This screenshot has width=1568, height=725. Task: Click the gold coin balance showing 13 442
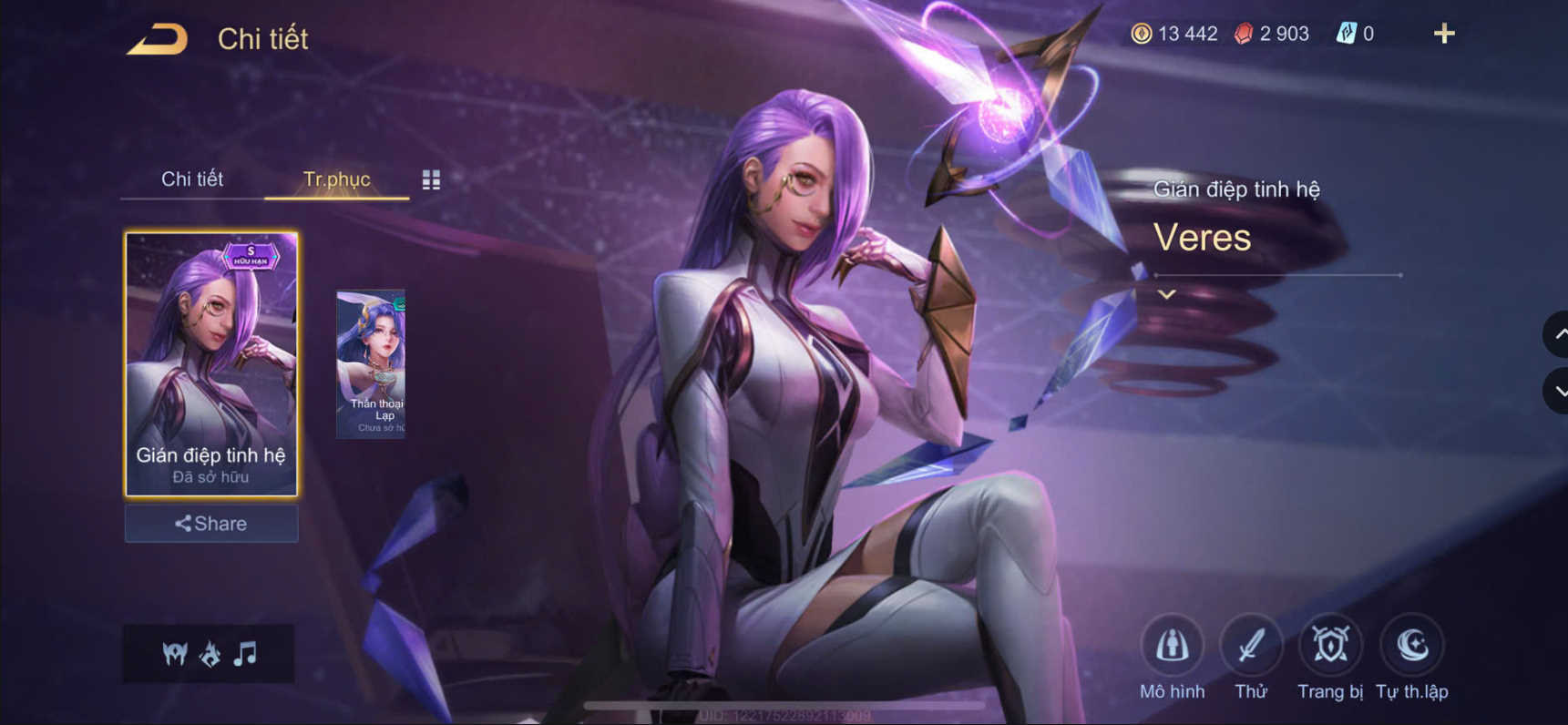1175,34
